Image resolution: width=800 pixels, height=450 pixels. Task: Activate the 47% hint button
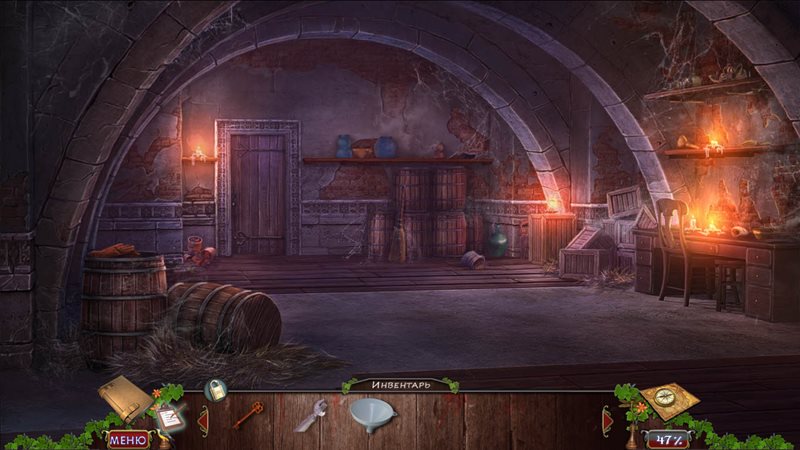coord(666,438)
